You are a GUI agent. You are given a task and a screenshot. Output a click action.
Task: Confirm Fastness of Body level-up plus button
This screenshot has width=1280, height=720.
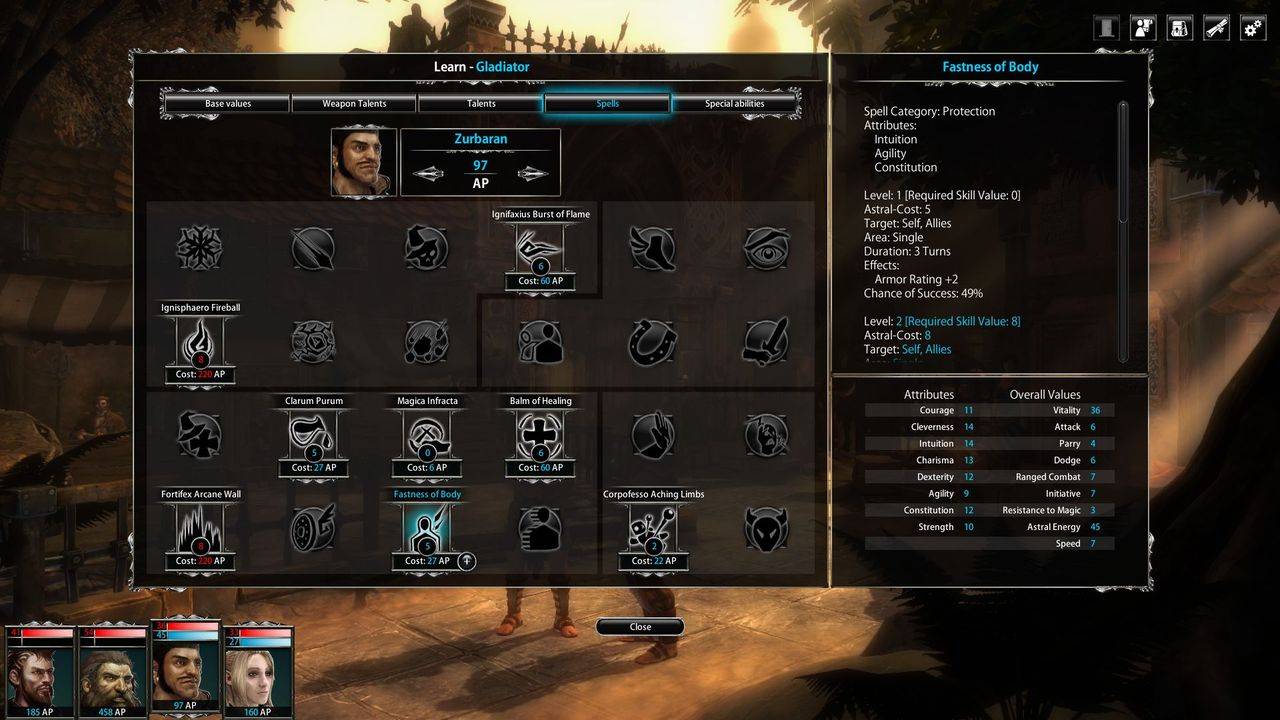466,561
